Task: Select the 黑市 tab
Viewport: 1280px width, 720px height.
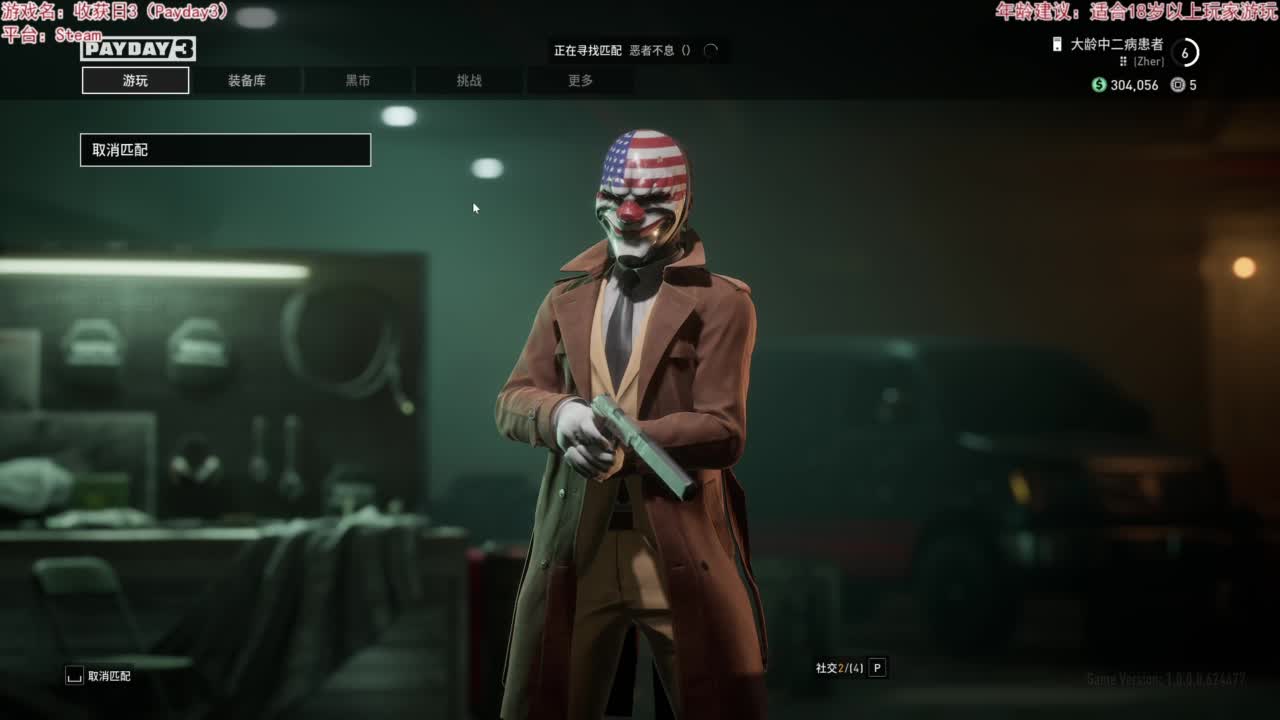Action: [358, 81]
